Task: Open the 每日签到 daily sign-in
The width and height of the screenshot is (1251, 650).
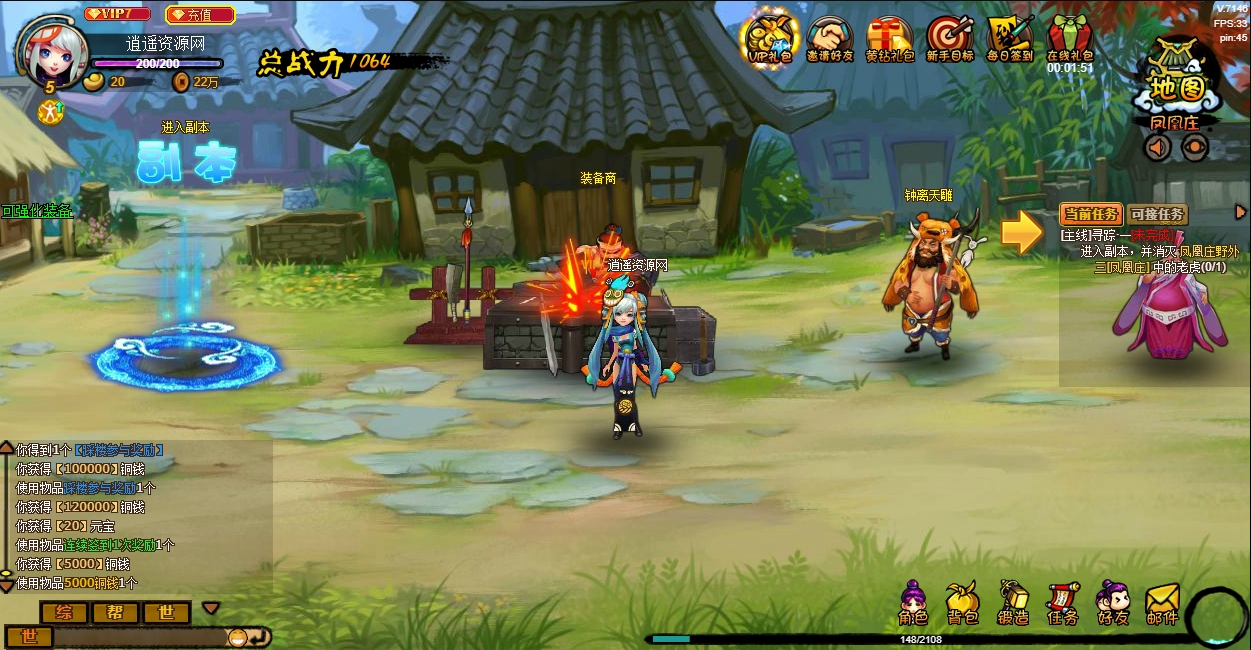Action: click(1009, 38)
